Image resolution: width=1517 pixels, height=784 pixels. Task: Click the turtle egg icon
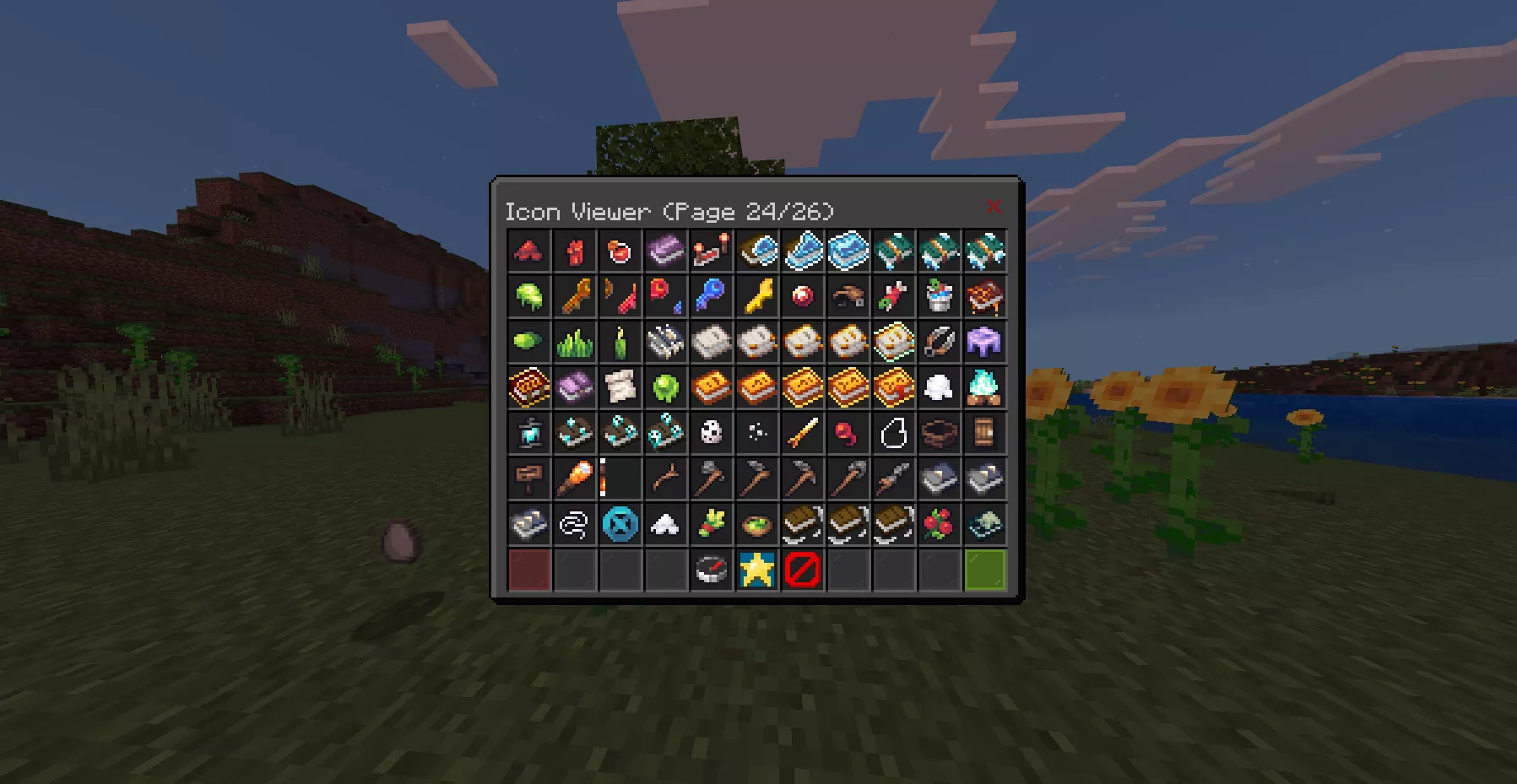[712, 433]
